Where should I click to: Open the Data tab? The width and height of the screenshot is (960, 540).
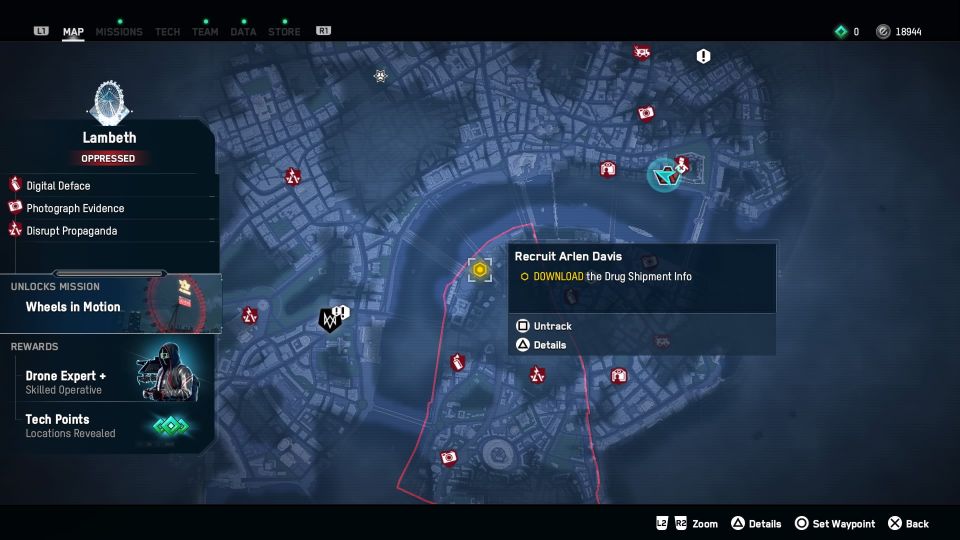(x=243, y=32)
